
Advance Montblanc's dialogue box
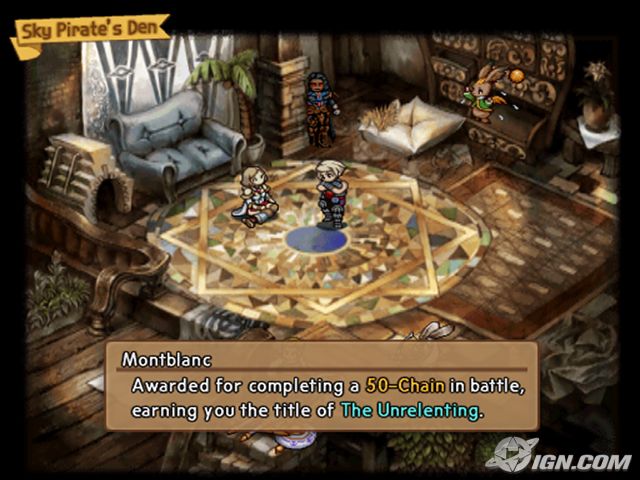point(320,387)
